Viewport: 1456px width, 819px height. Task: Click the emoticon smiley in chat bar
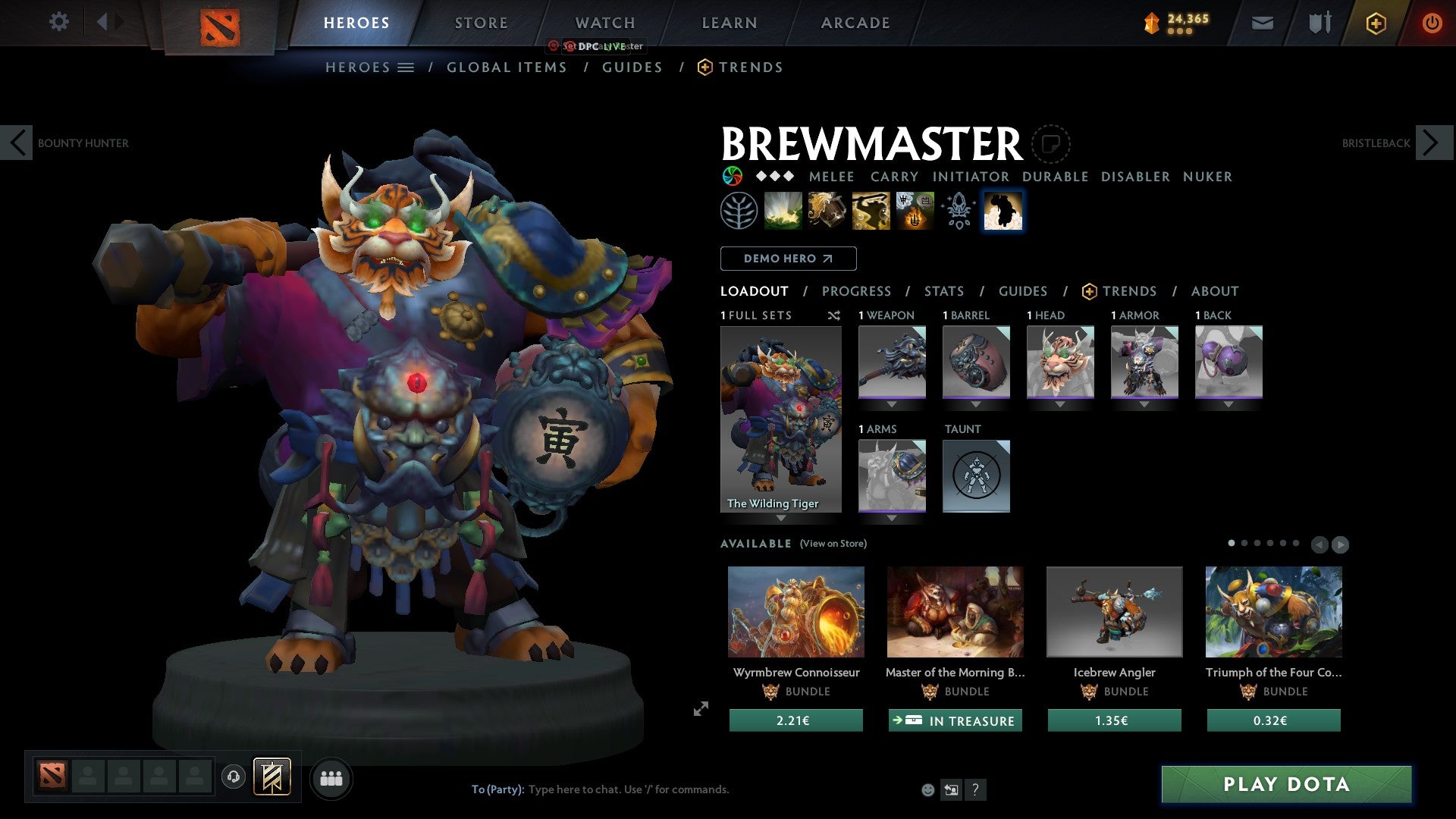927,789
